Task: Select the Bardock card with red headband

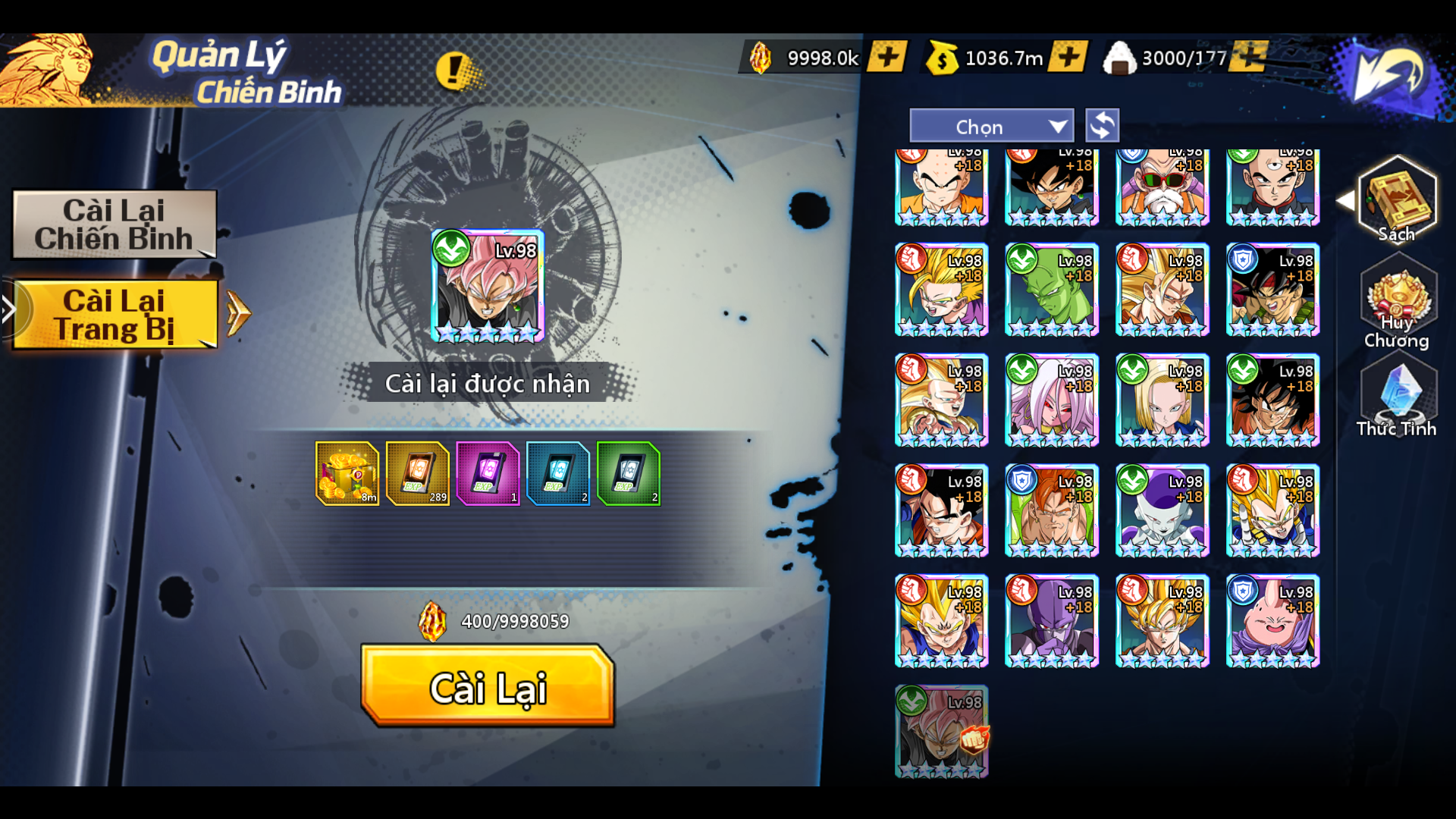Action: pos(1272,290)
